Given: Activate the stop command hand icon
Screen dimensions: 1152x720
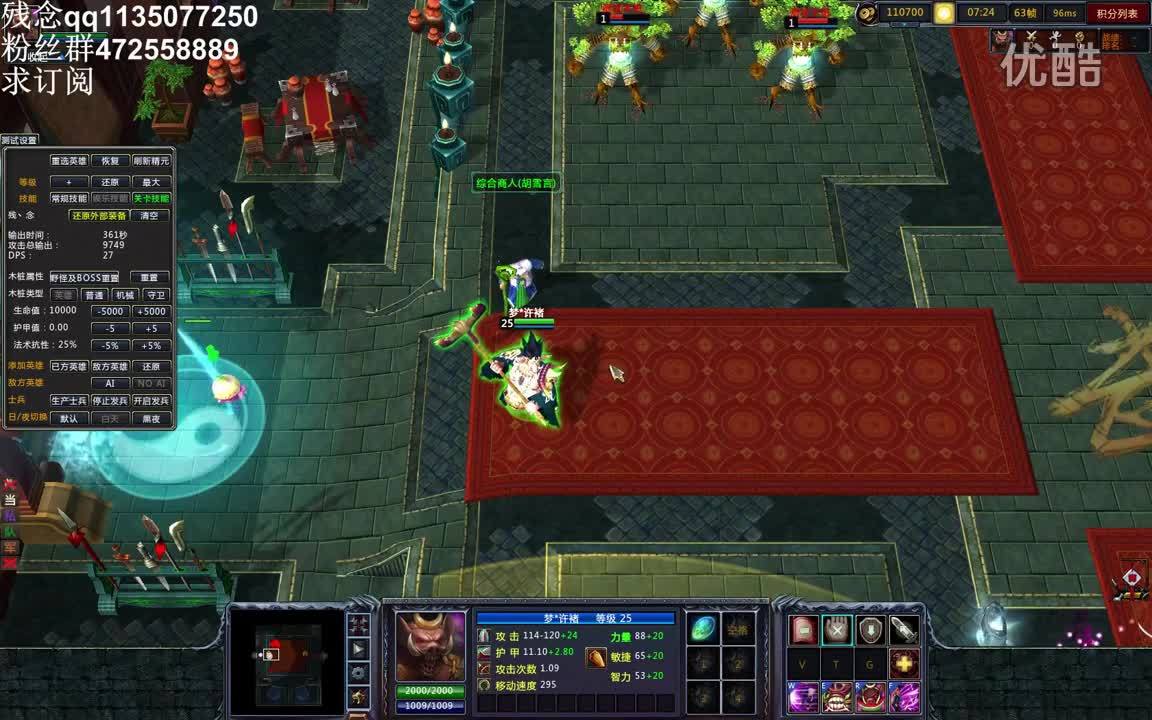Looking at the screenshot, I should pos(837,629).
